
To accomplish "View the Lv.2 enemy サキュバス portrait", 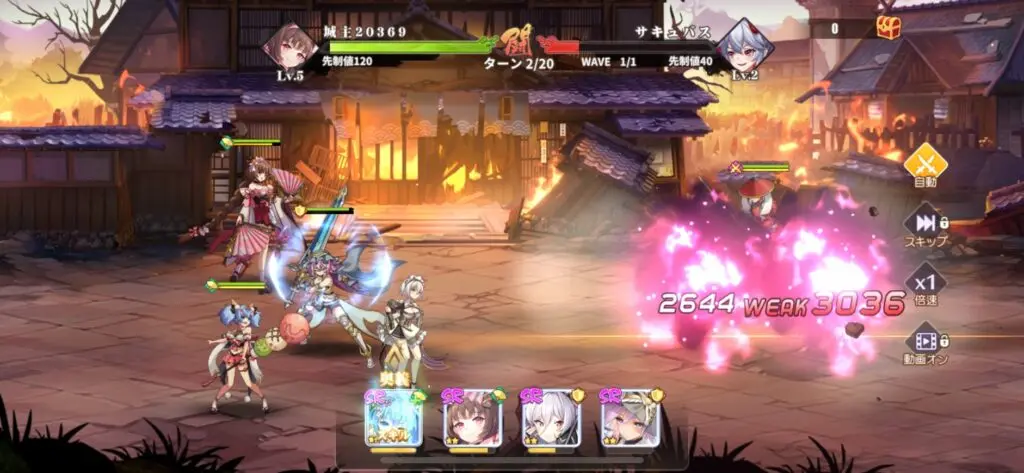I will [743, 47].
